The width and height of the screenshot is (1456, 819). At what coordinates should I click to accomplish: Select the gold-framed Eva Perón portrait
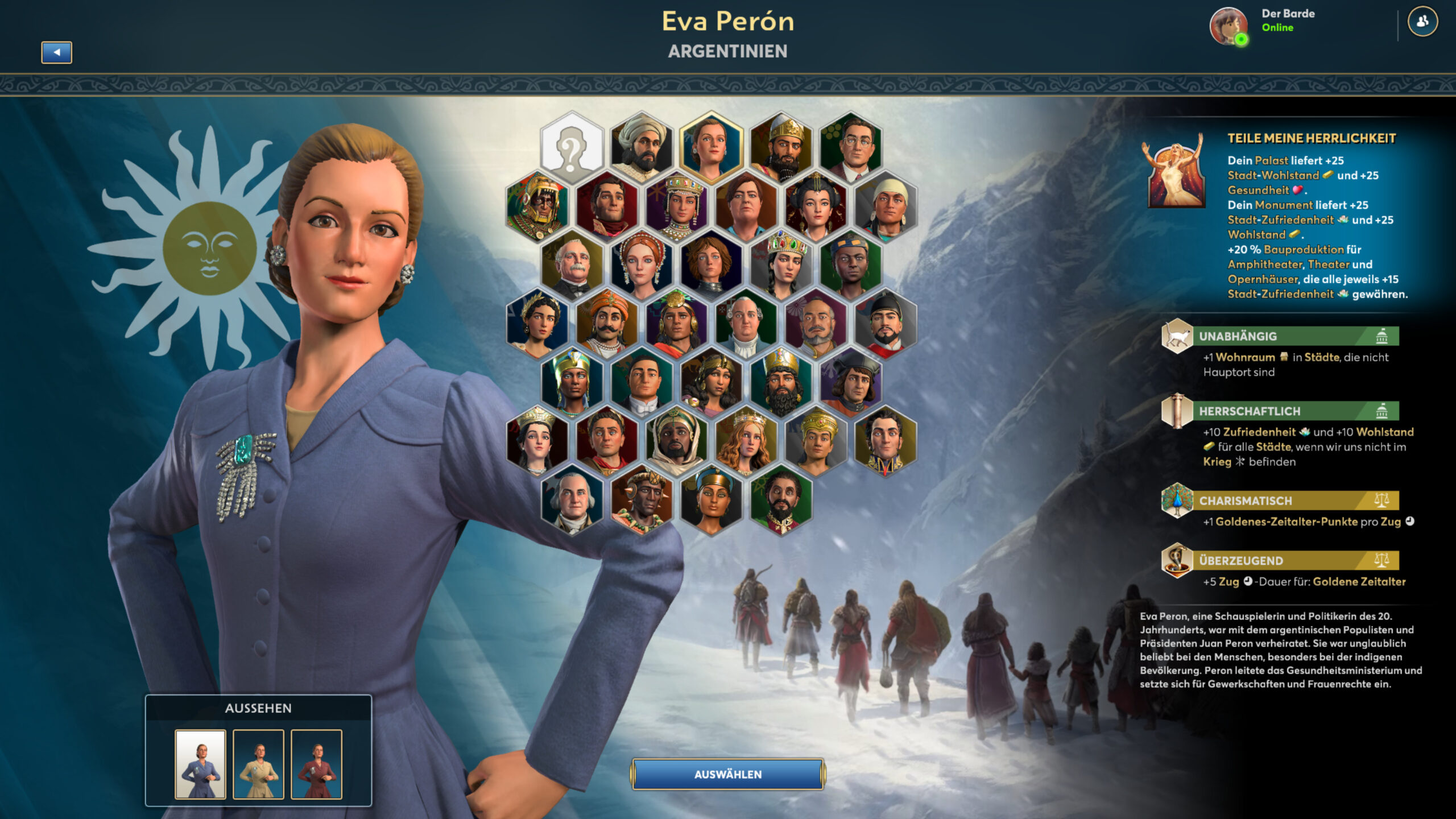[711, 147]
